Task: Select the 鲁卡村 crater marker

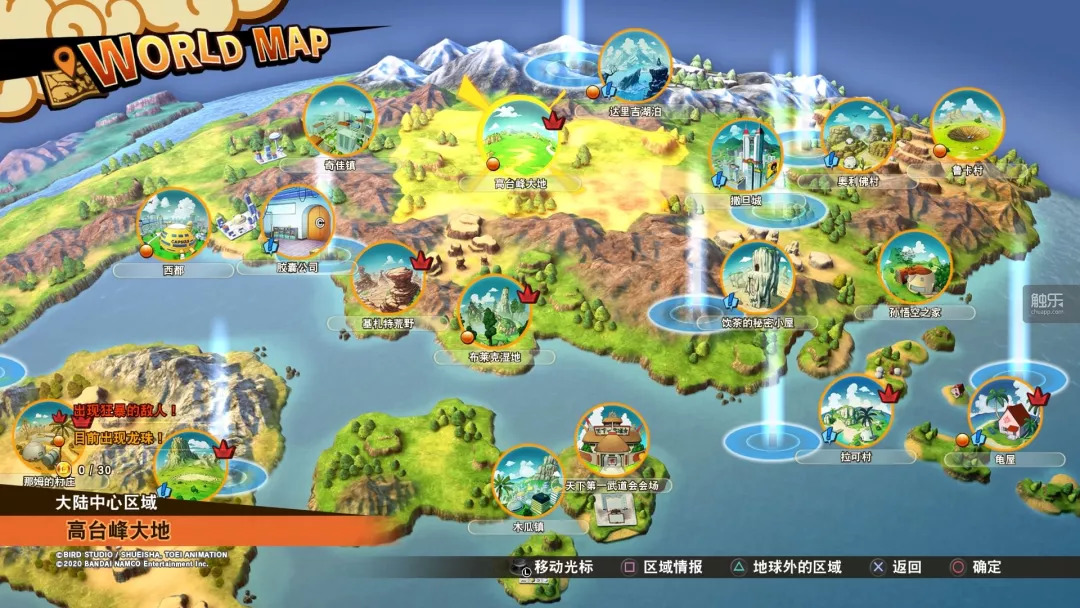Action: pos(968,125)
